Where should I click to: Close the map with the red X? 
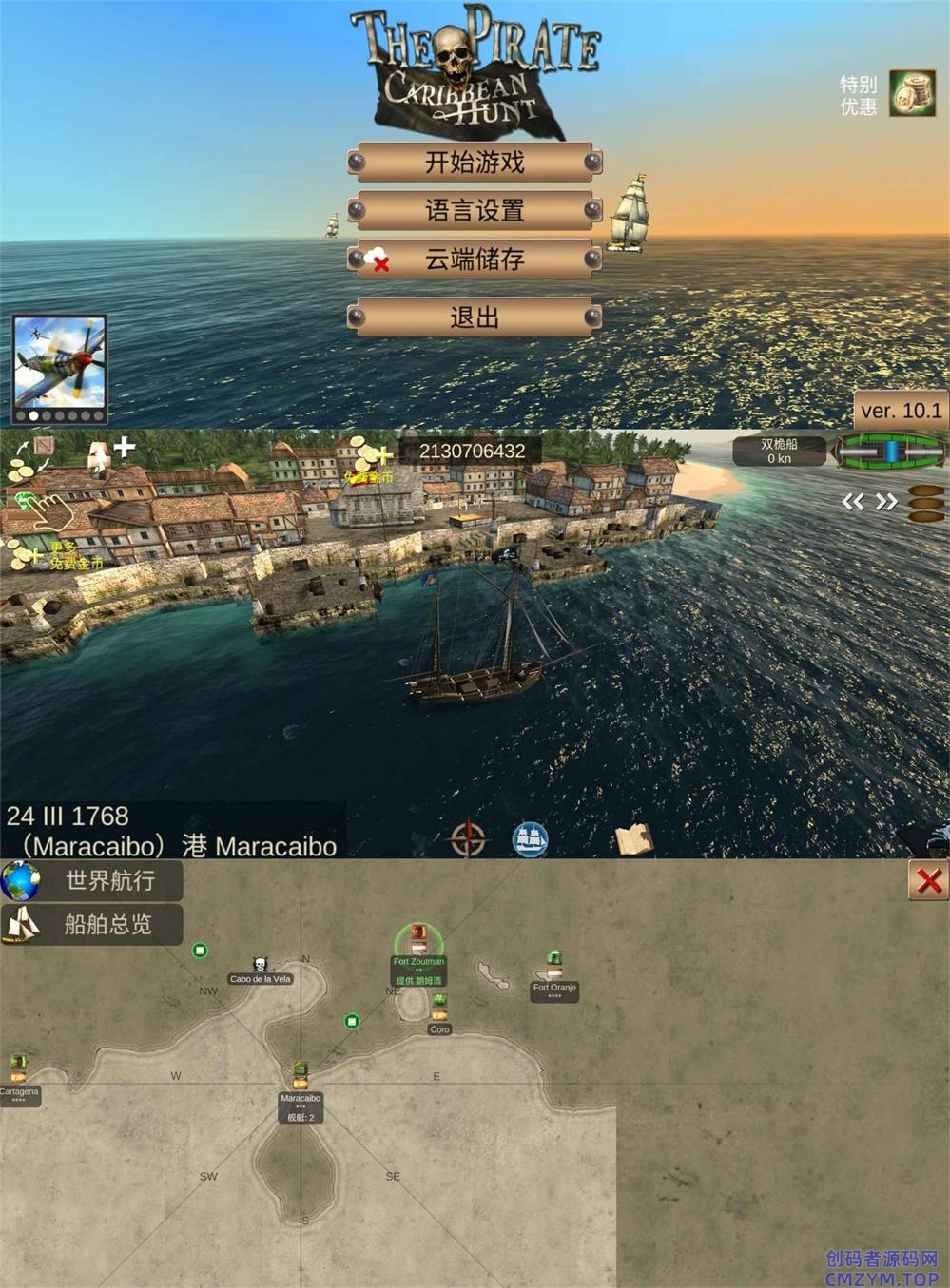coord(928,881)
